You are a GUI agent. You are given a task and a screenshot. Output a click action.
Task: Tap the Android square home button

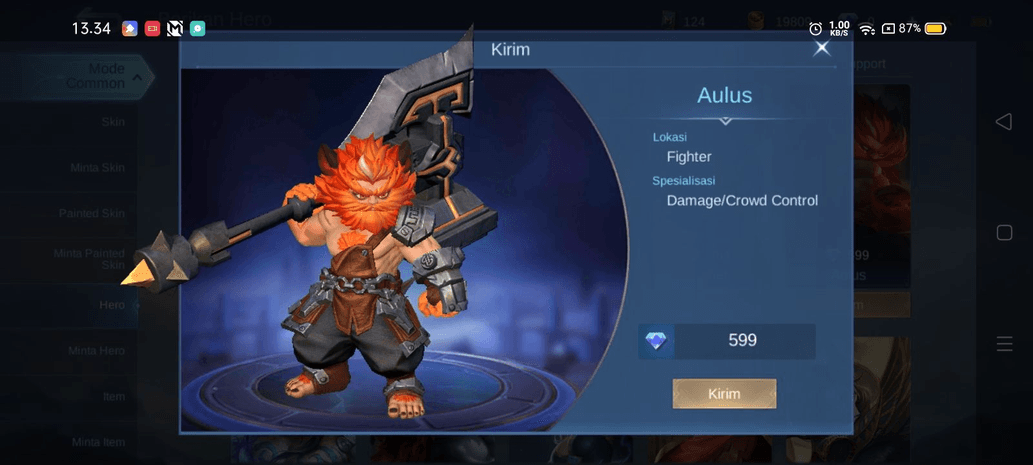pyautogui.click(x=1004, y=233)
